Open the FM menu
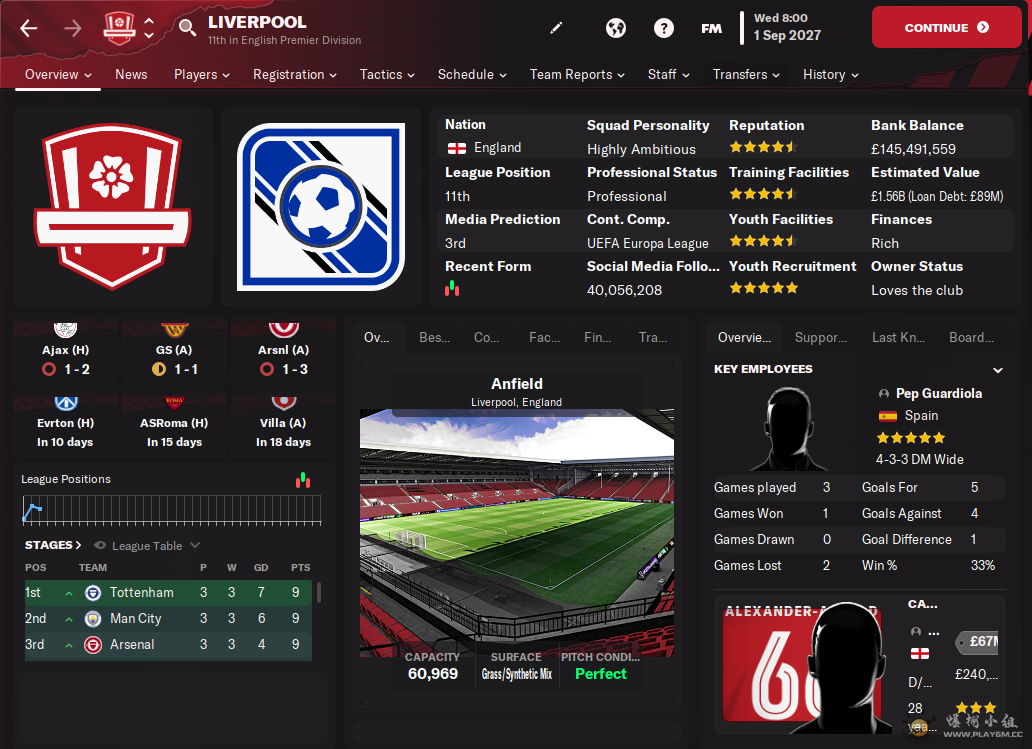The width and height of the screenshot is (1032, 749). coord(711,28)
